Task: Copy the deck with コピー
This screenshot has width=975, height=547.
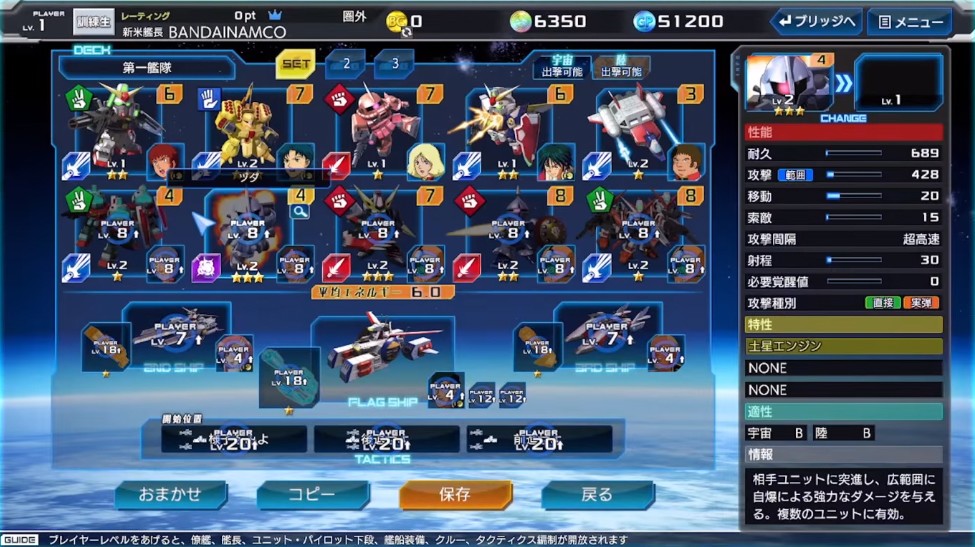Action: coord(312,494)
